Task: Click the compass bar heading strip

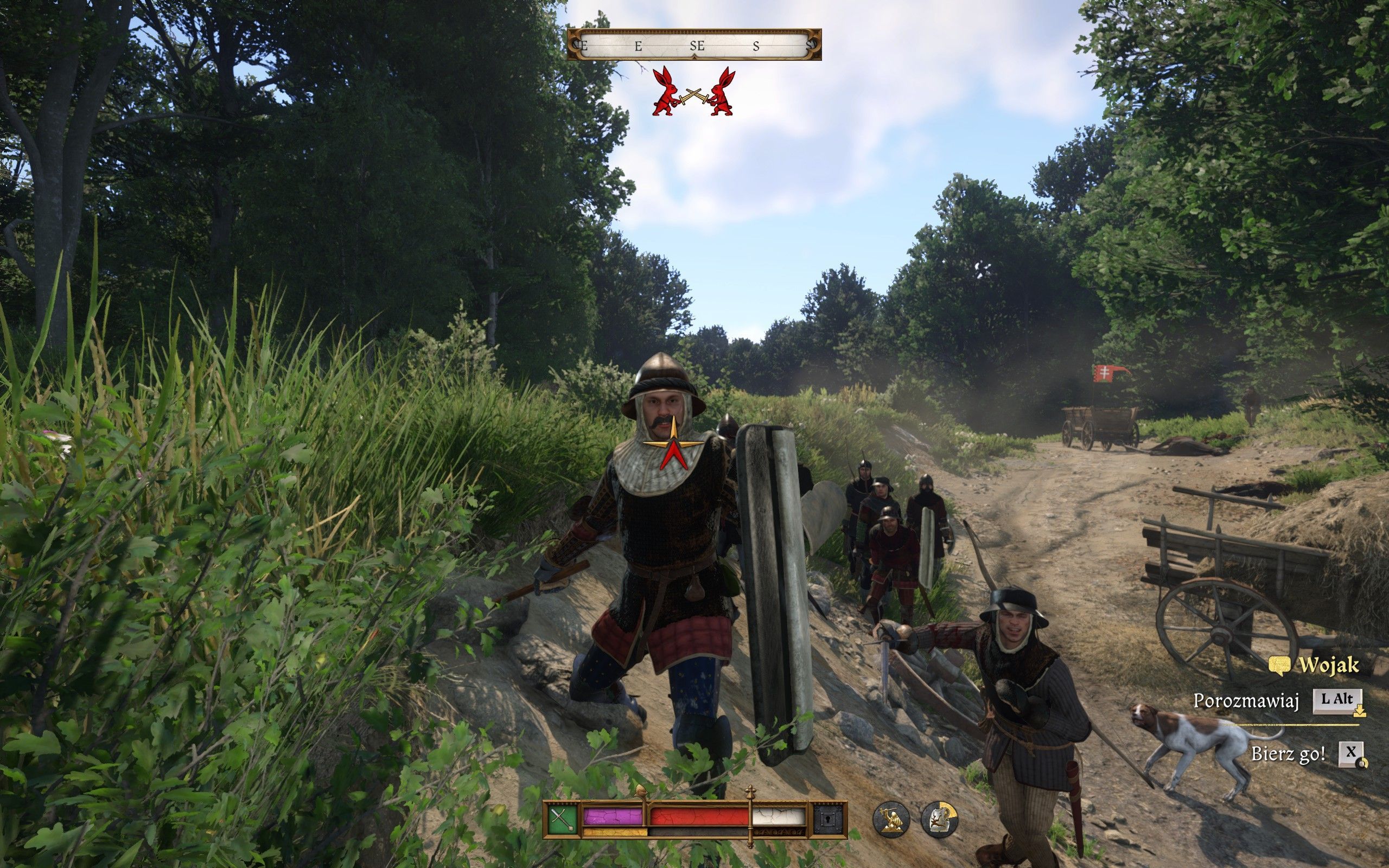Action: tap(694, 45)
